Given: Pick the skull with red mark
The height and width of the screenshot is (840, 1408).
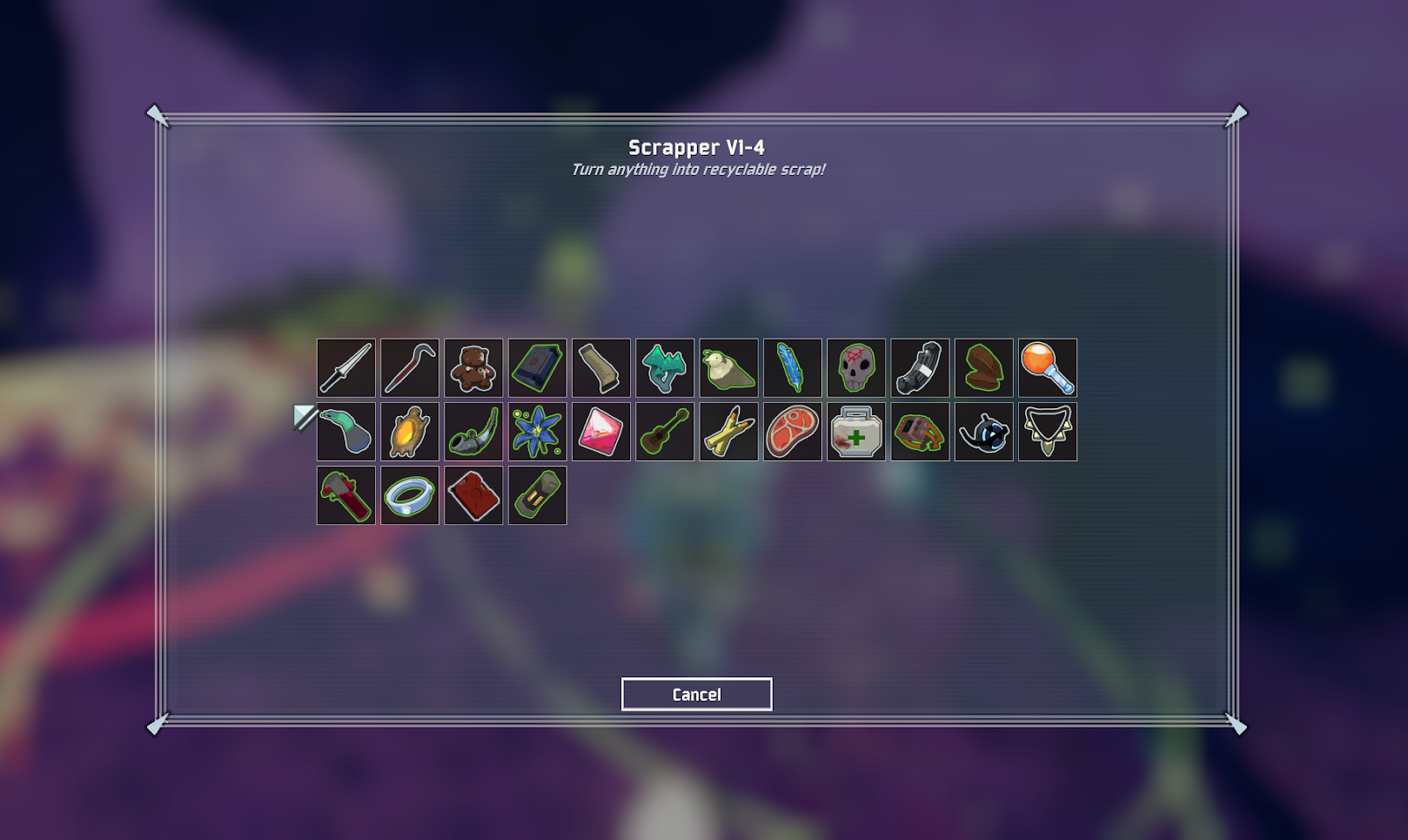Looking at the screenshot, I should [x=856, y=368].
